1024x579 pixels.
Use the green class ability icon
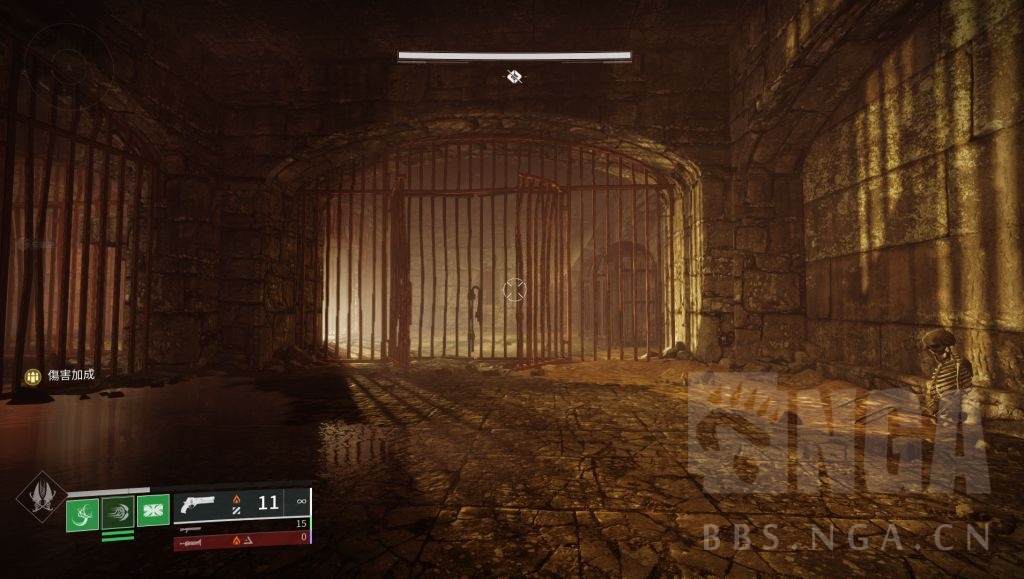tap(153, 511)
